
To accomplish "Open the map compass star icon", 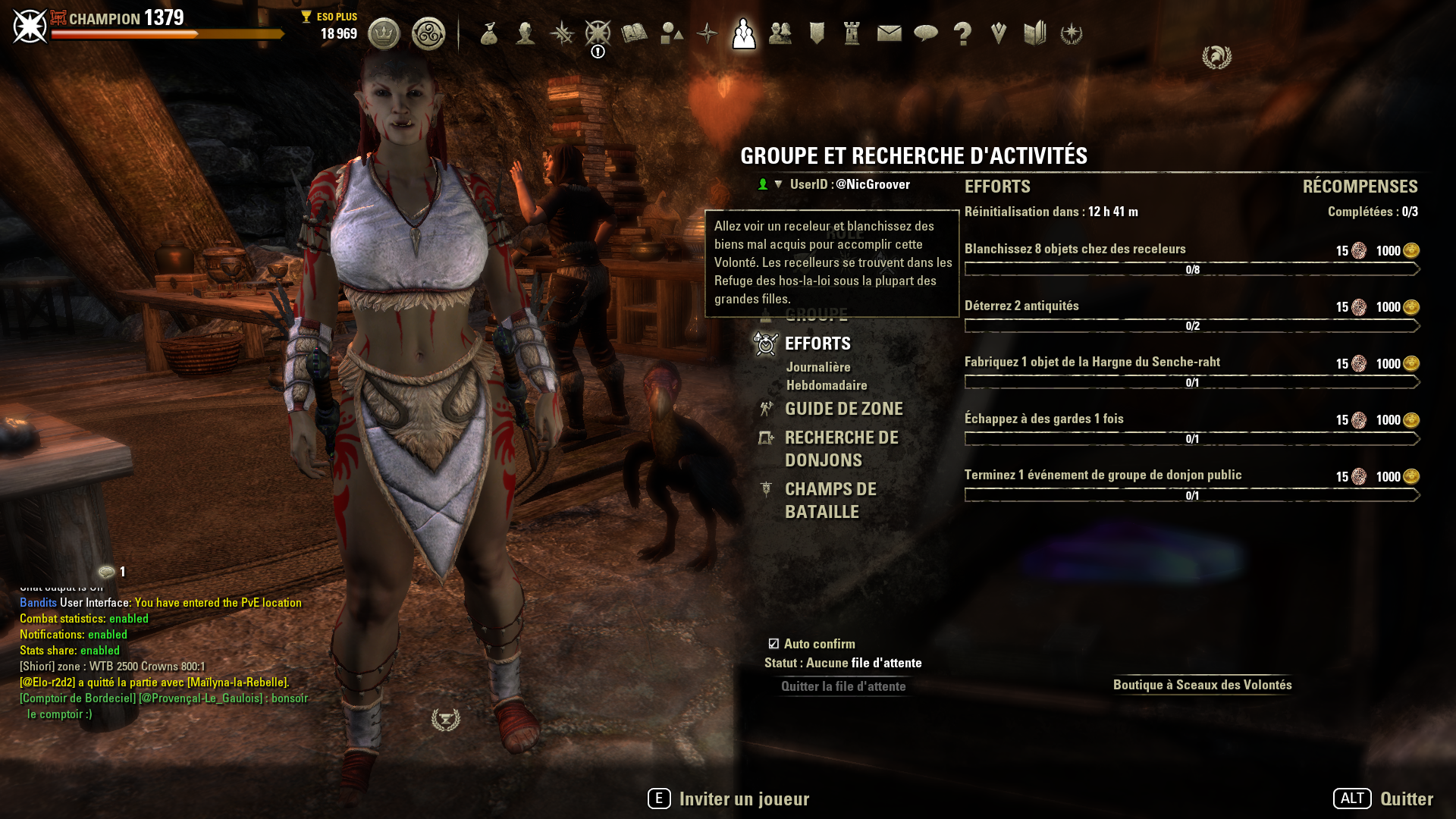I will point(707,33).
